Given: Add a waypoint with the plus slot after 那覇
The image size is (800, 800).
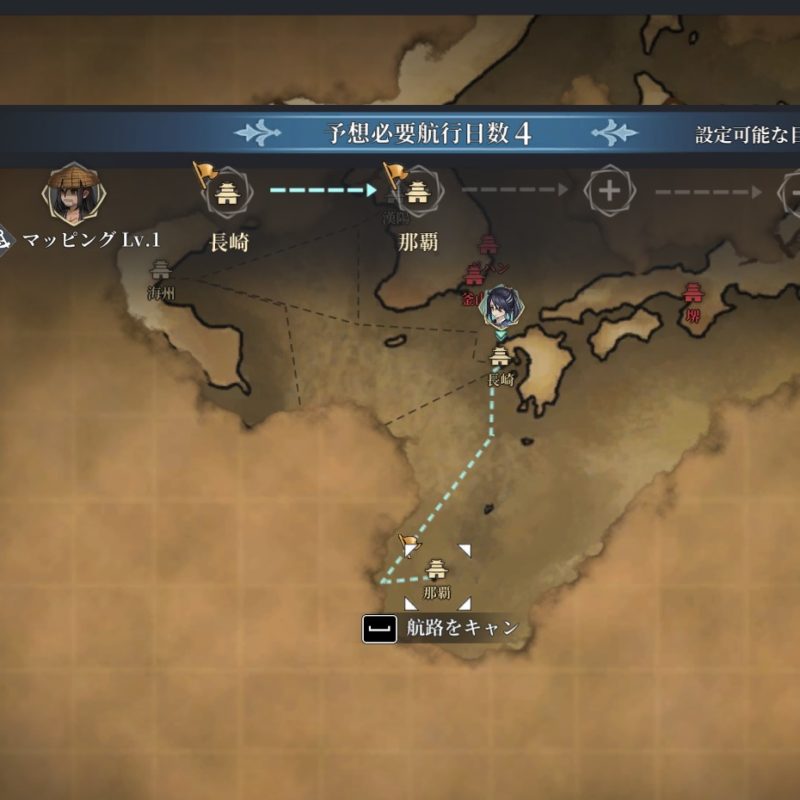Looking at the screenshot, I should coord(607,190).
